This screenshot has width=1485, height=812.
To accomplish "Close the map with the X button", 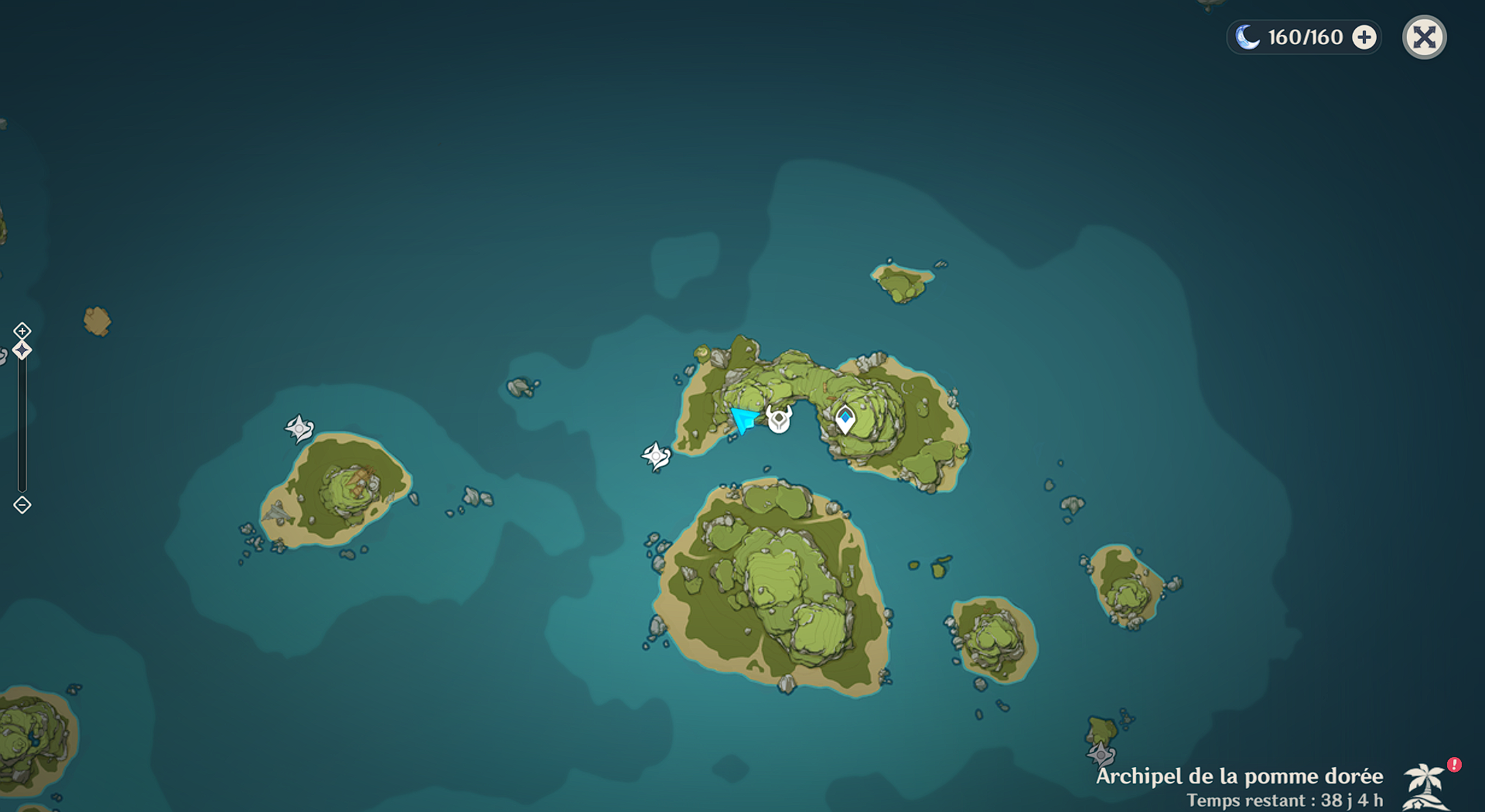I will pyautogui.click(x=1425, y=36).
